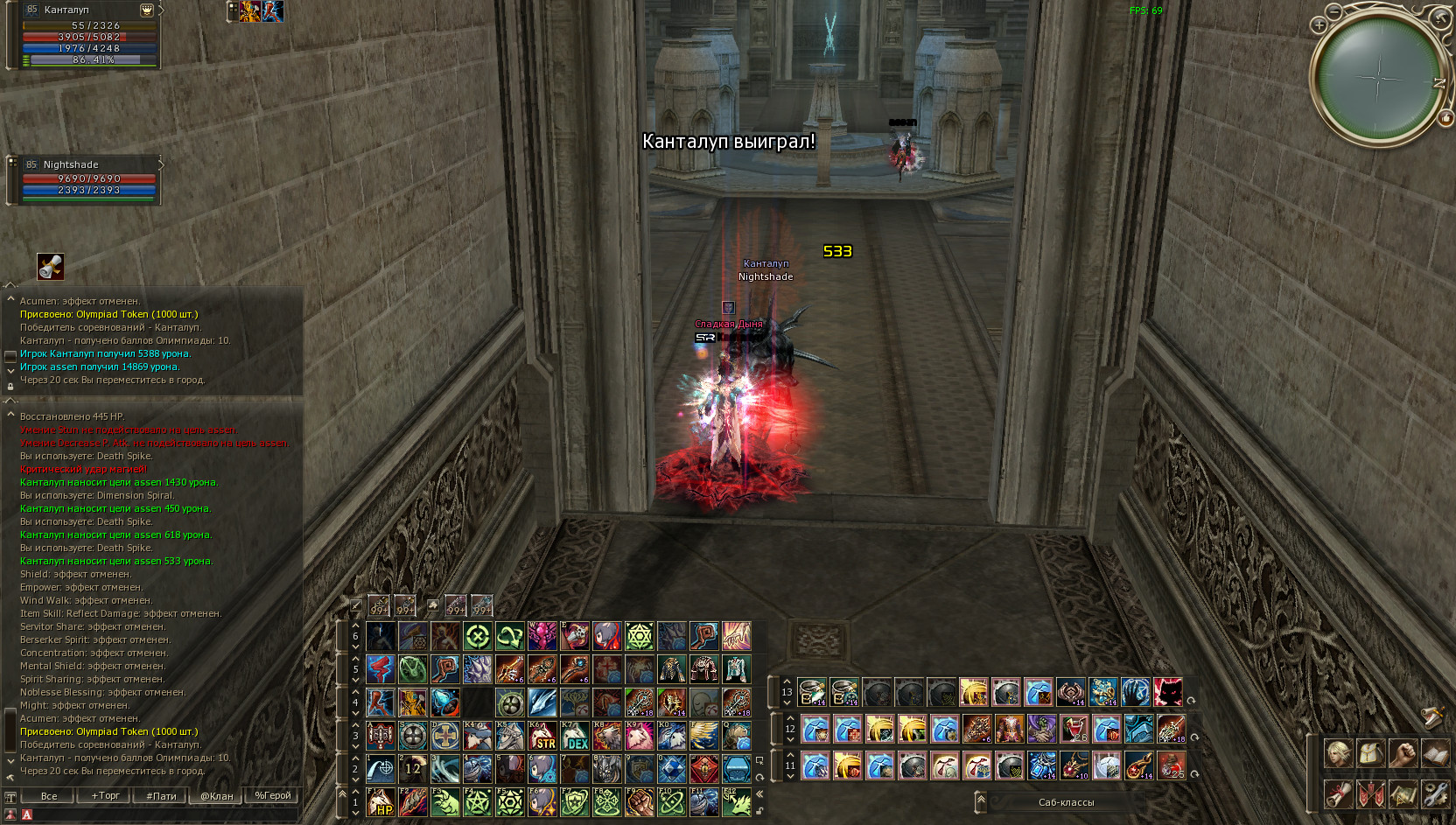
Task: Open the quest scroll notification icon
Action: point(51,266)
